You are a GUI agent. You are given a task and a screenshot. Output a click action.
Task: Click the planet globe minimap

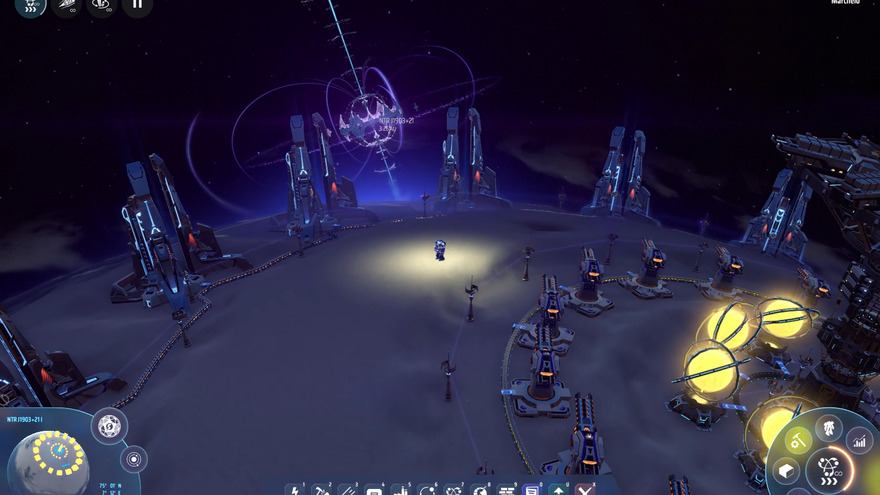pyautogui.click(x=49, y=459)
